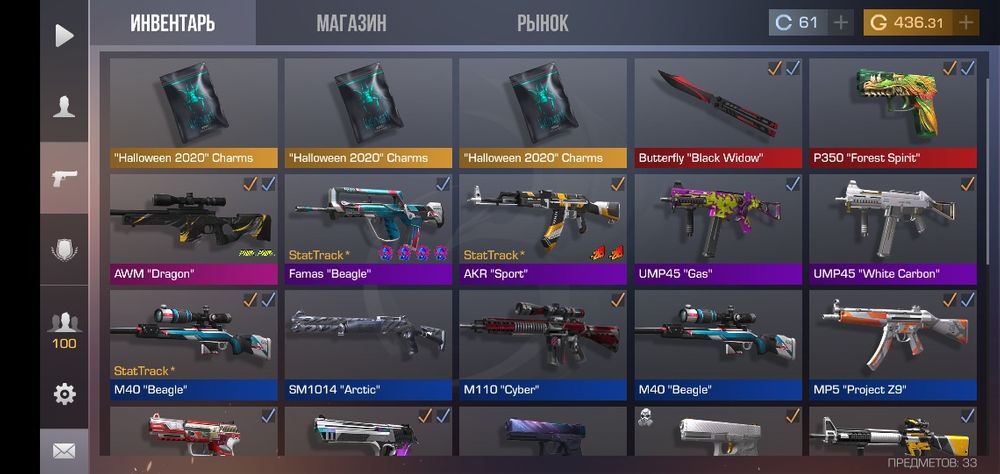The height and width of the screenshot is (474, 1000).
Task: Pick the SM1014 "Arctic" shotgun
Action: point(368,344)
